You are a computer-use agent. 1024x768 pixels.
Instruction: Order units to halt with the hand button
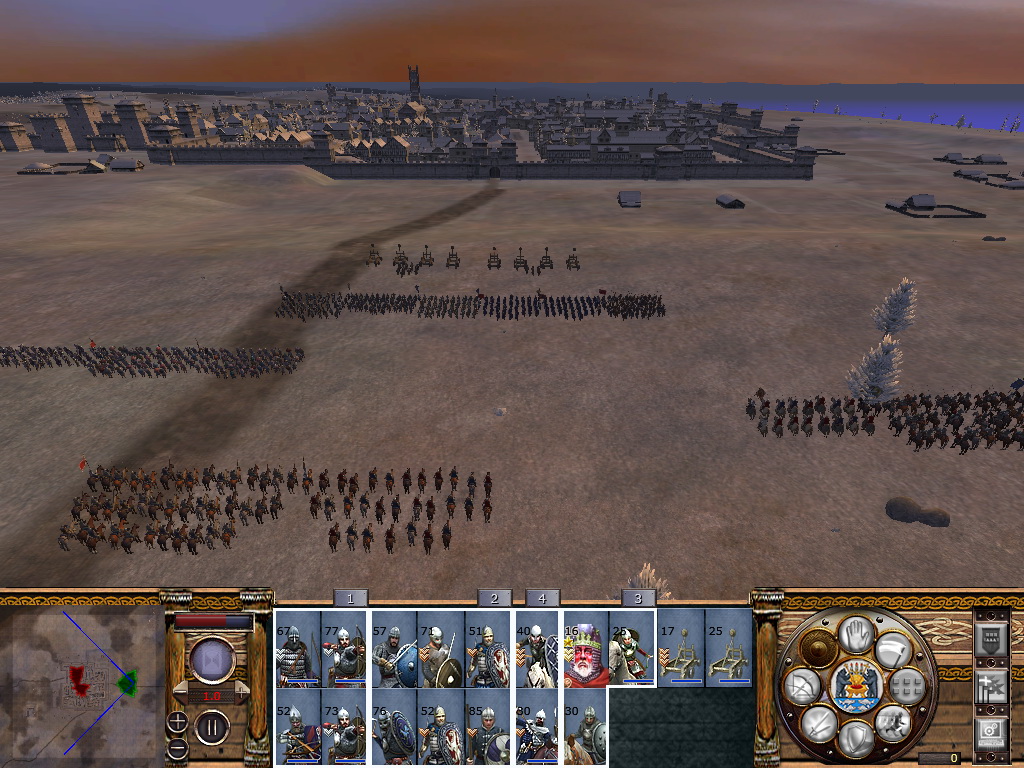(x=856, y=632)
